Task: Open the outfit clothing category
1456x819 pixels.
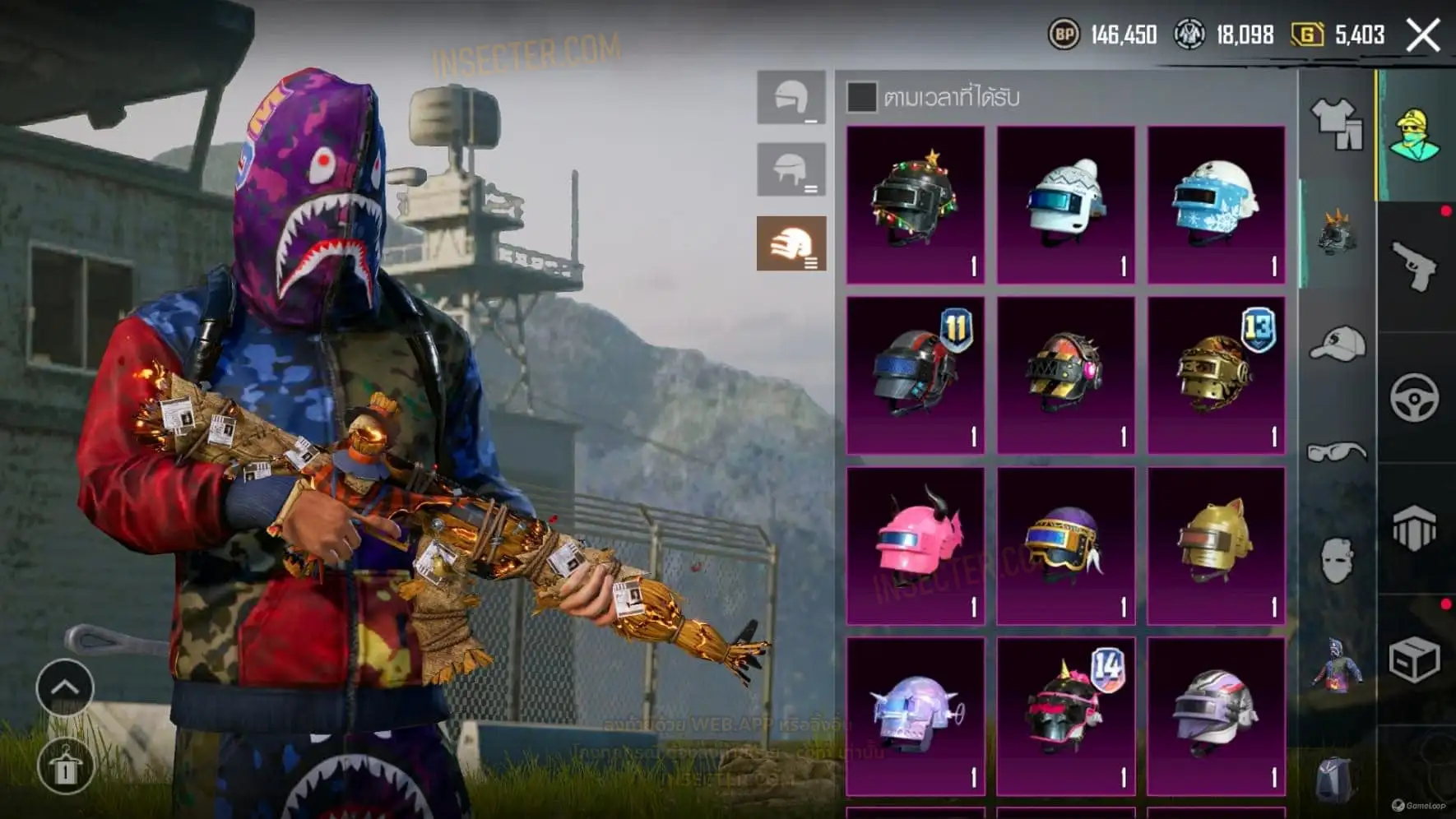Action: pyautogui.click(x=1337, y=123)
